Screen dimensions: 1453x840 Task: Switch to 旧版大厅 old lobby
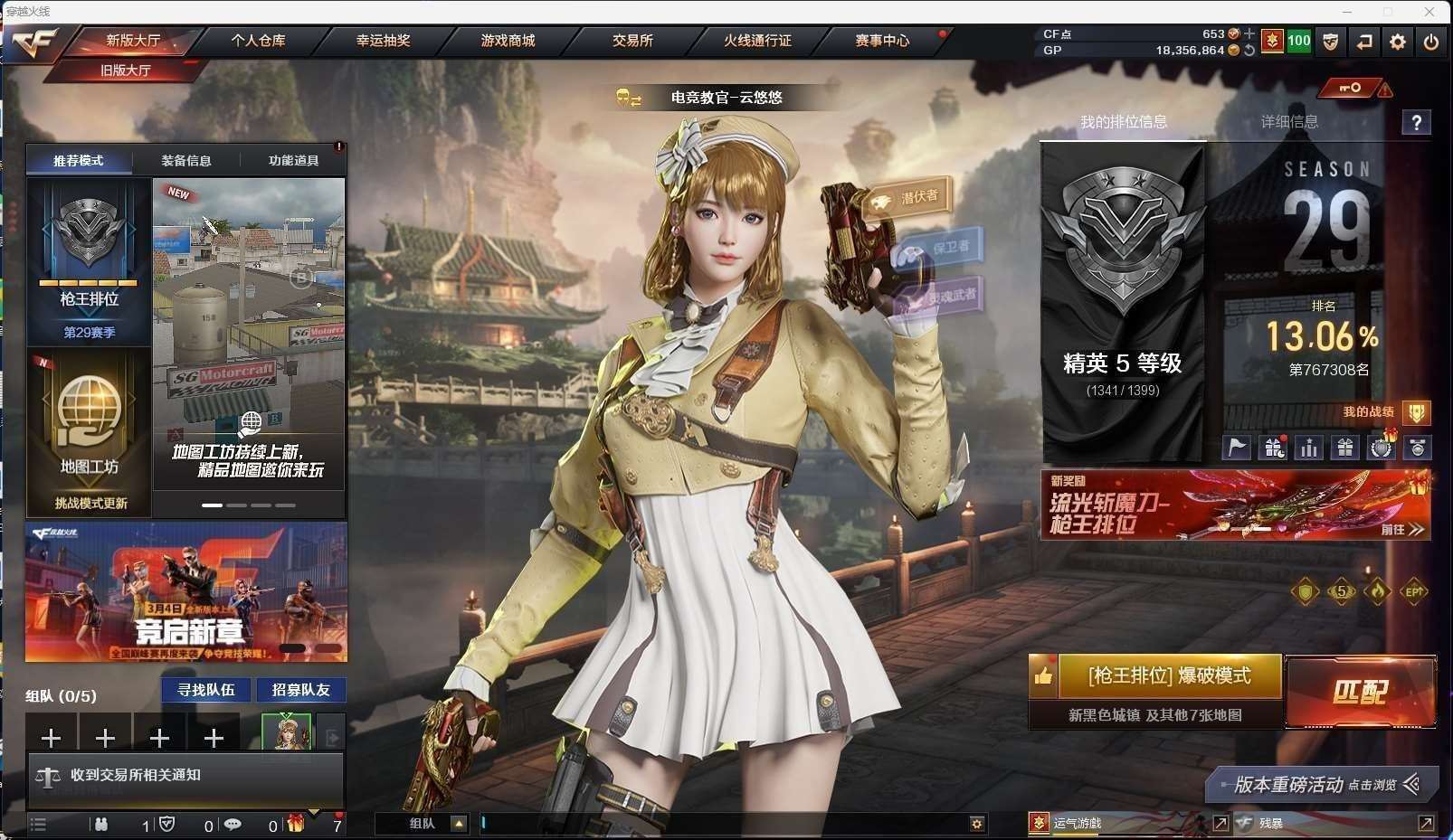(x=125, y=70)
